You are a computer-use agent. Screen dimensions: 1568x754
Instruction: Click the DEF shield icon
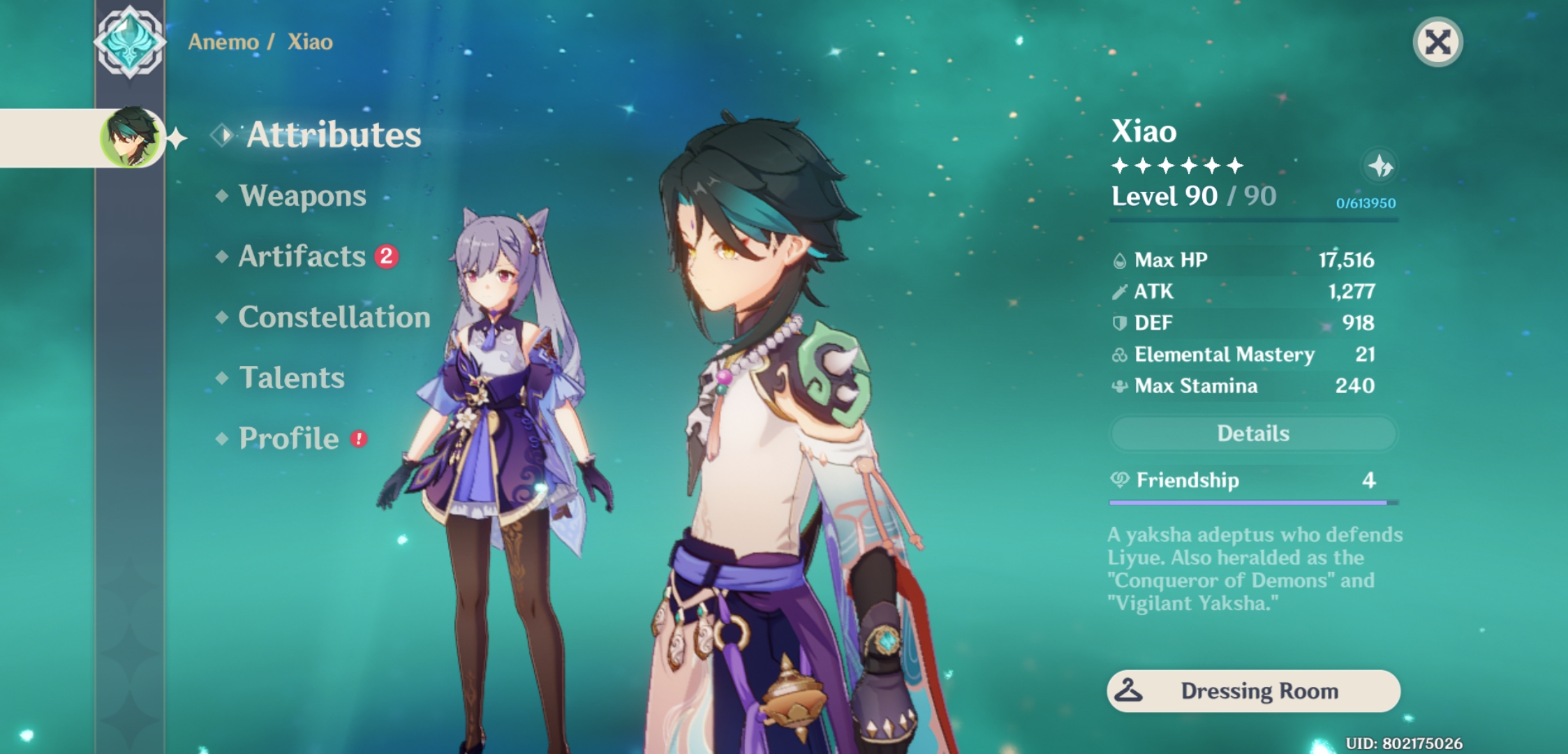(1120, 323)
